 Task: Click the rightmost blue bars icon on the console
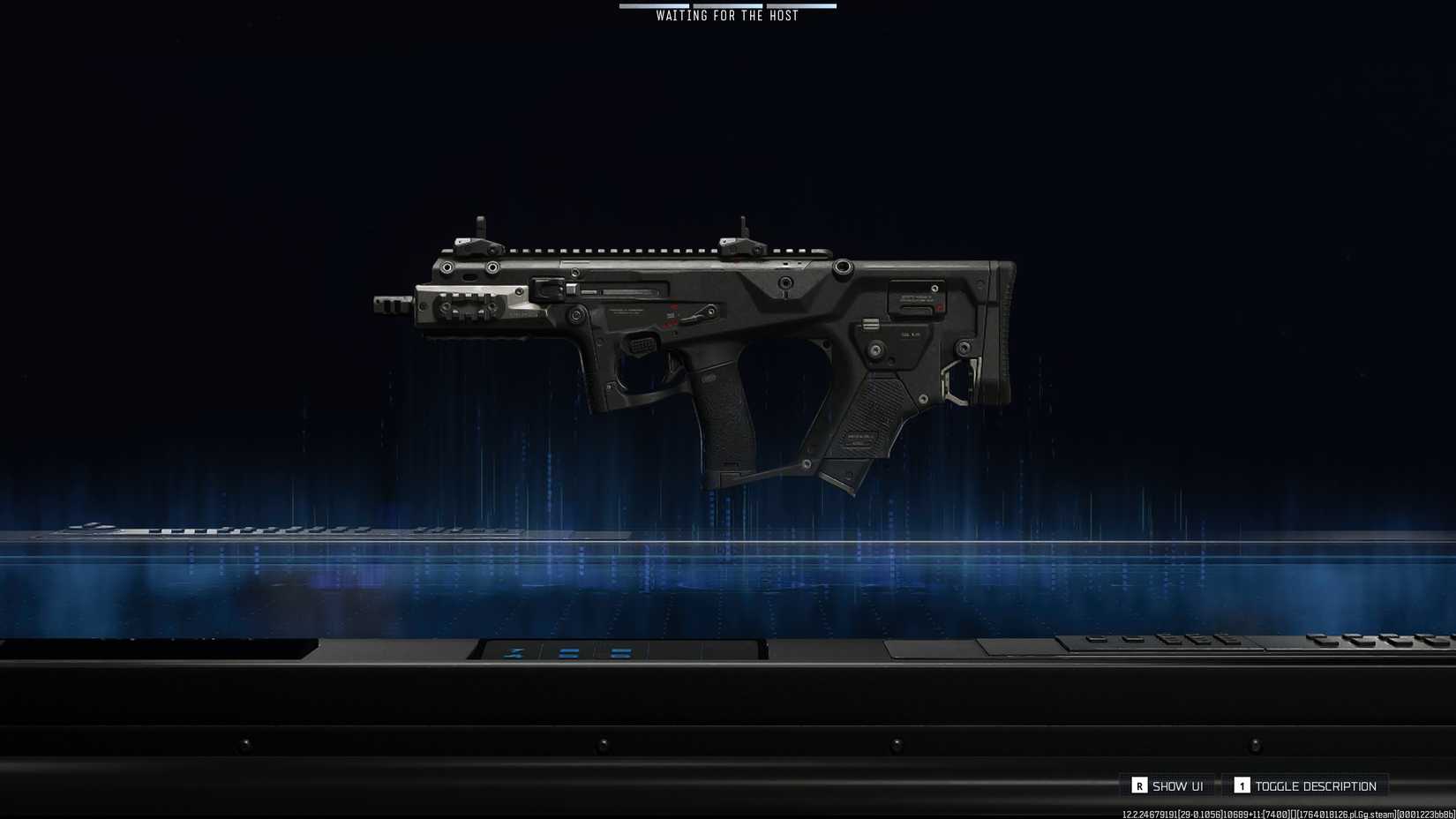click(x=620, y=653)
